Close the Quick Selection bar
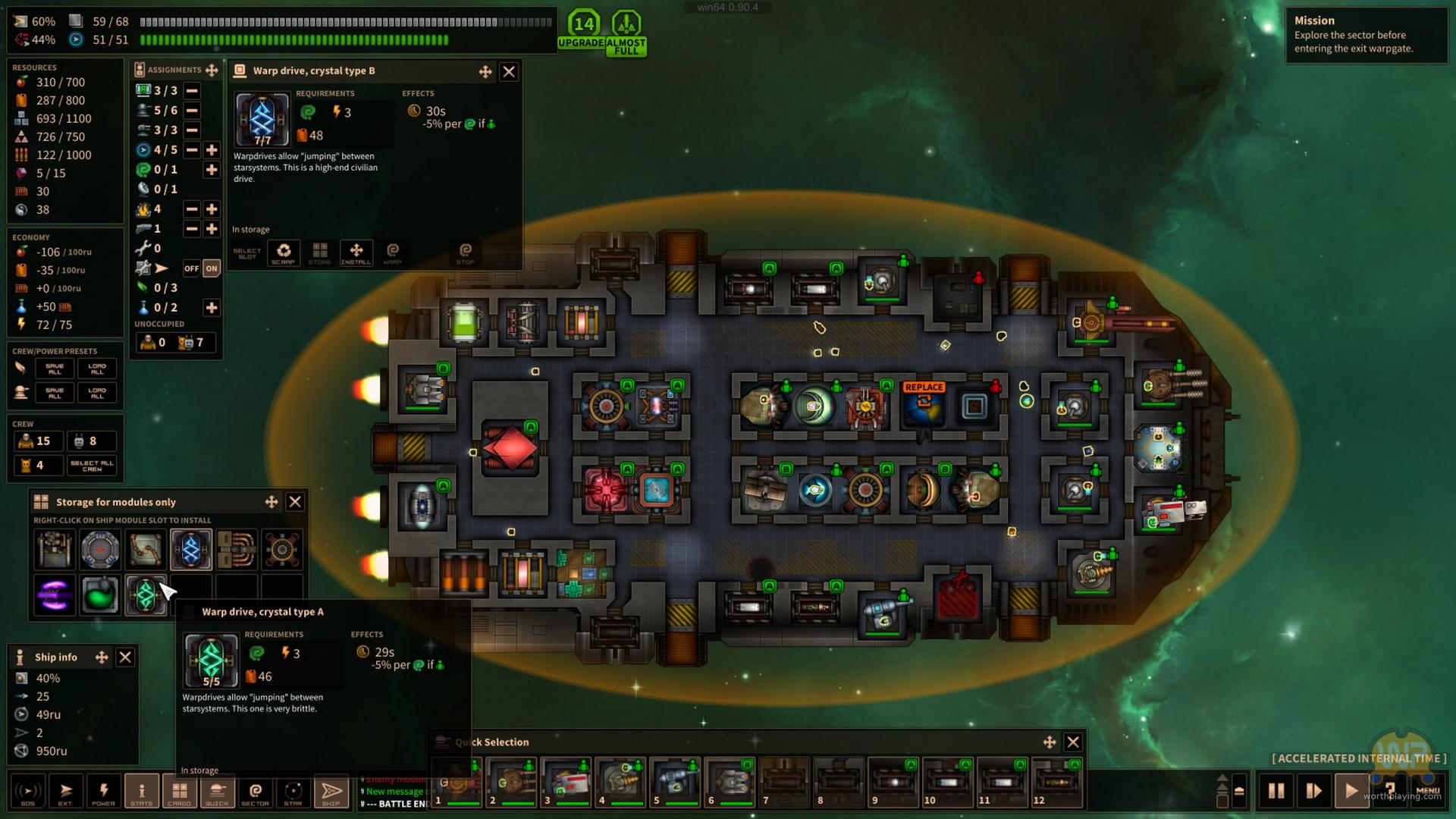 tap(1073, 742)
